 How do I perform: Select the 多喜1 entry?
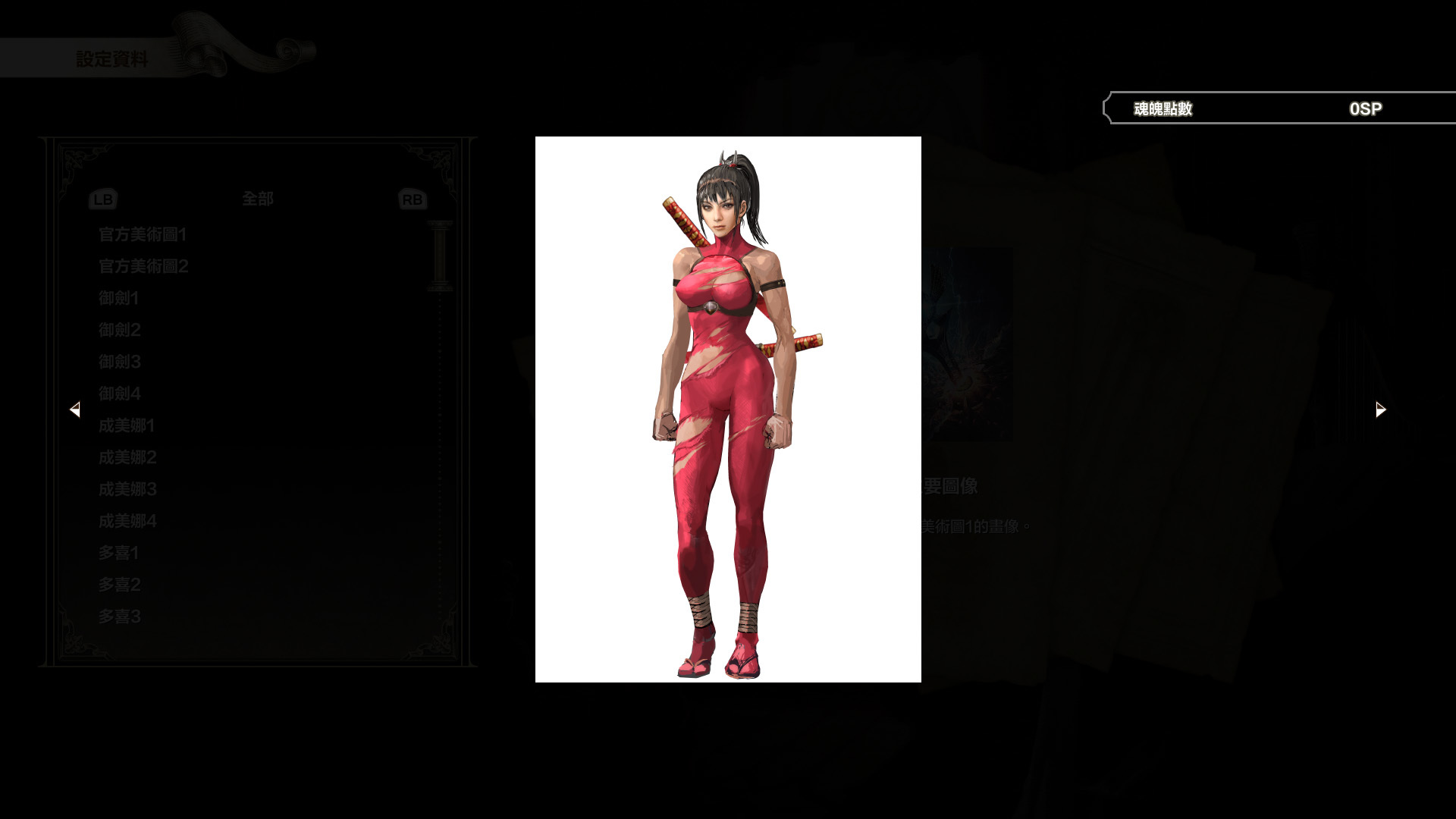click(x=118, y=553)
